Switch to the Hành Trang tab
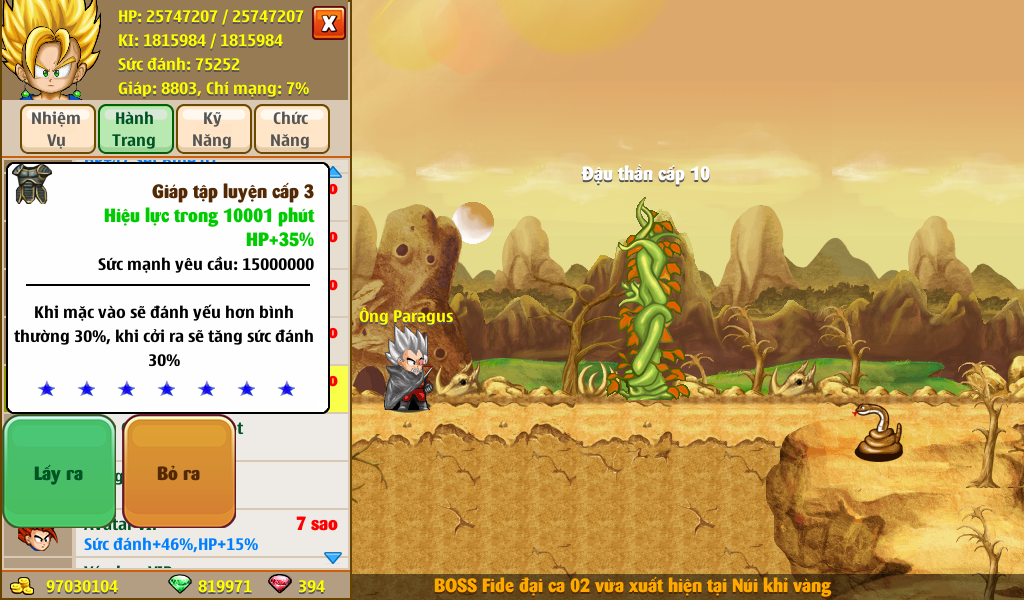 click(135, 129)
